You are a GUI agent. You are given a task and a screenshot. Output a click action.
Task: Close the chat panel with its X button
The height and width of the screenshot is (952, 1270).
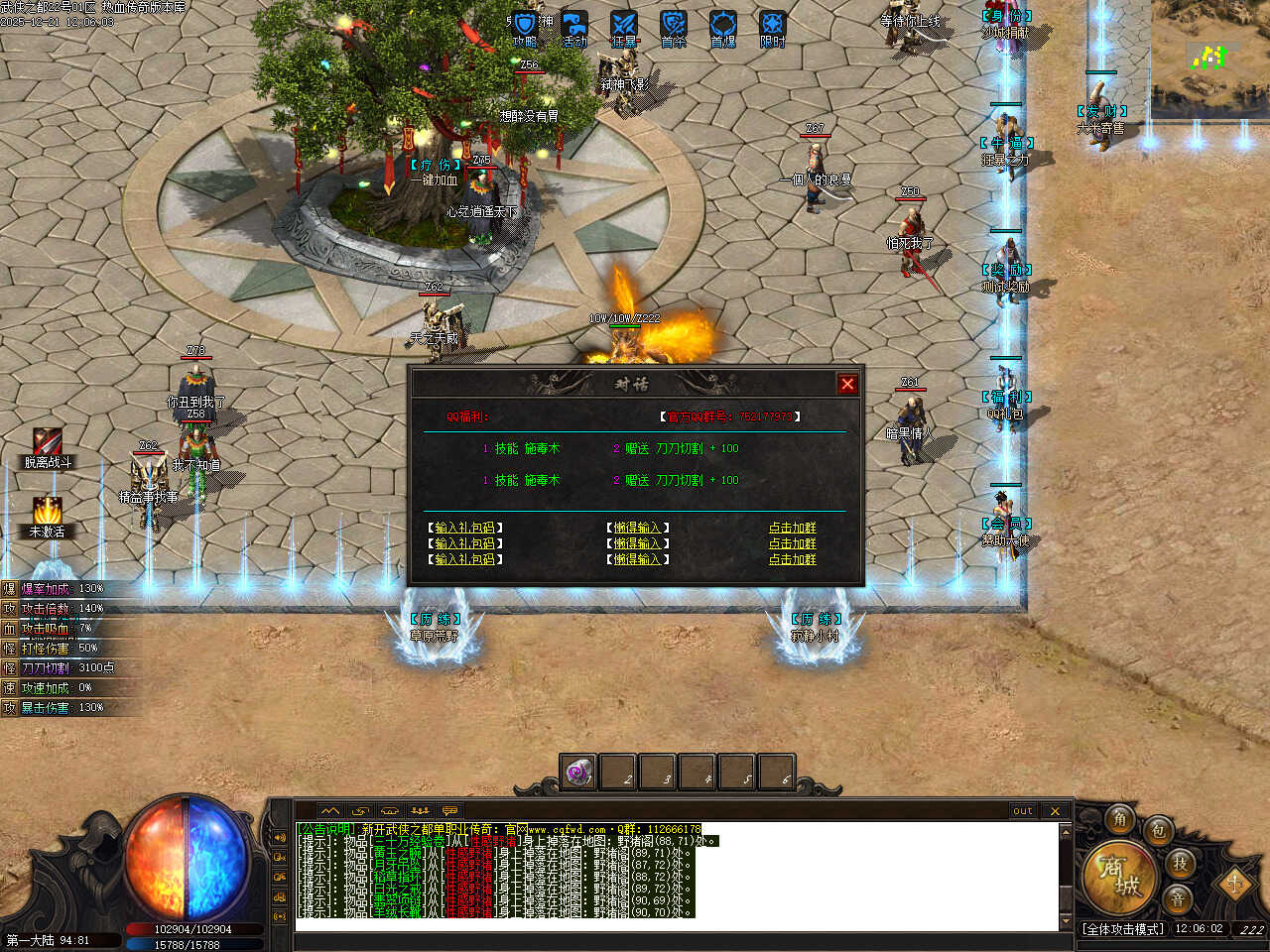coord(1055,811)
